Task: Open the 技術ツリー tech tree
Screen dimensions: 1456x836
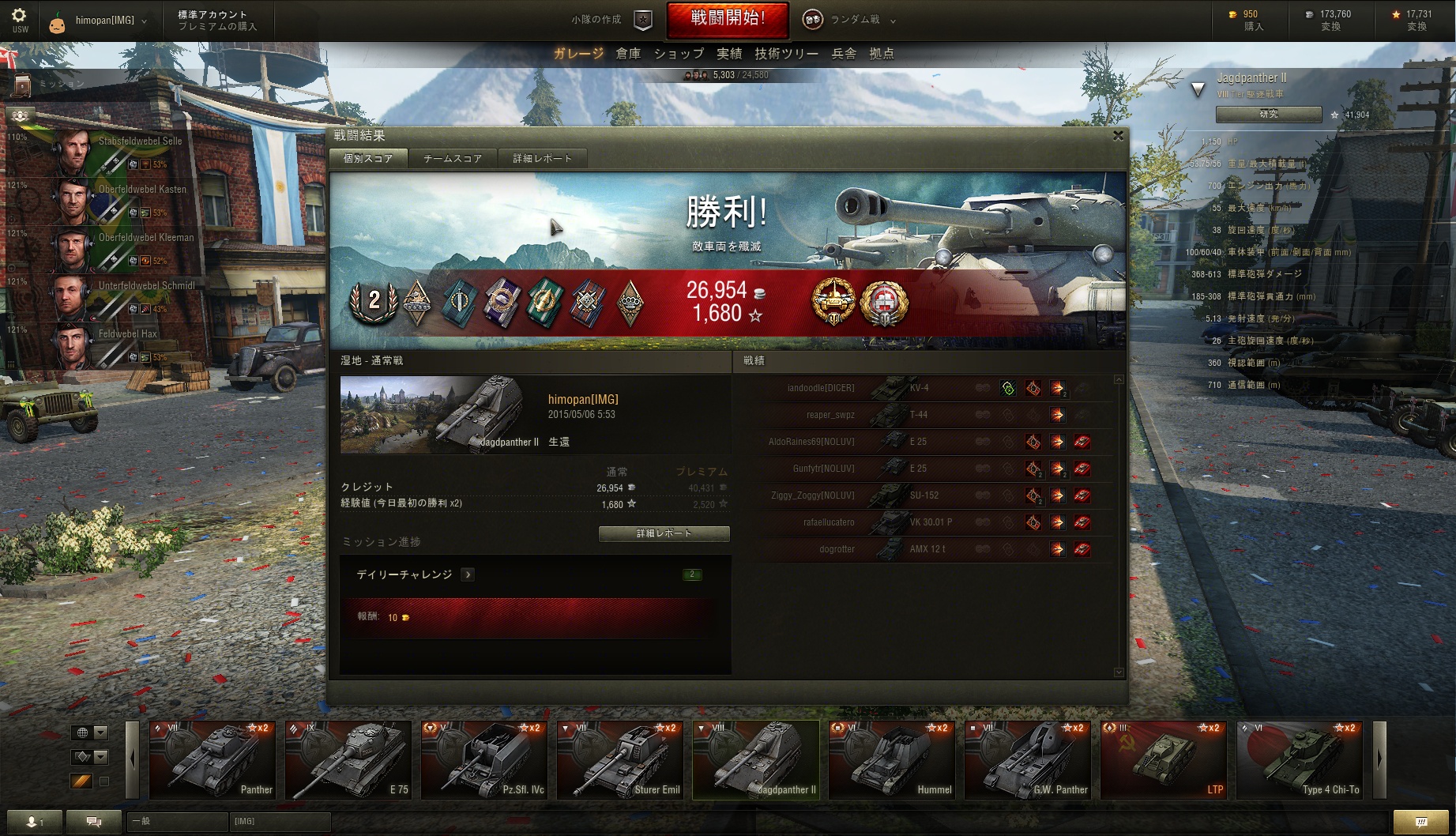Action: coord(786,54)
